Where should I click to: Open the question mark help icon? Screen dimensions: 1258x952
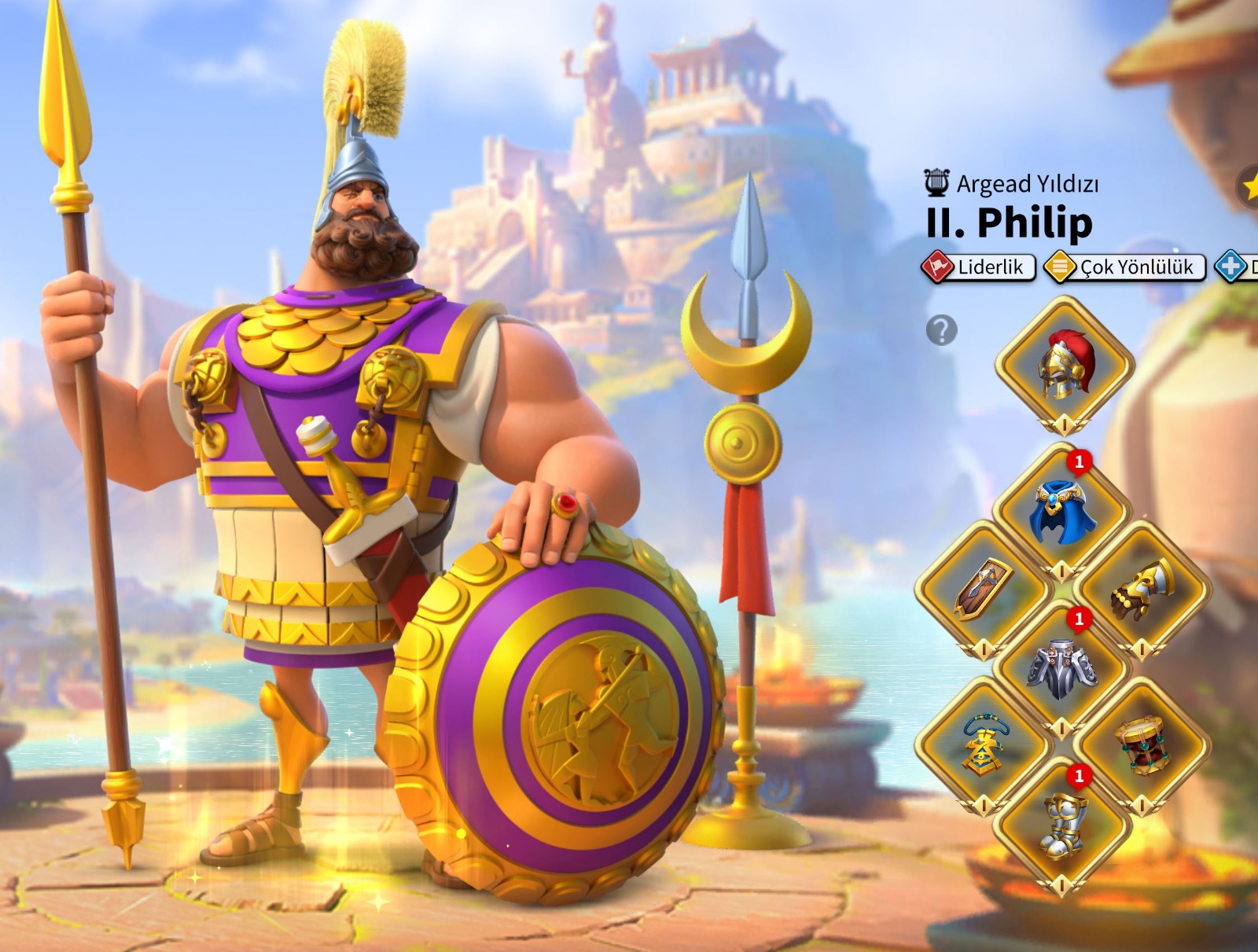click(941, 330)
